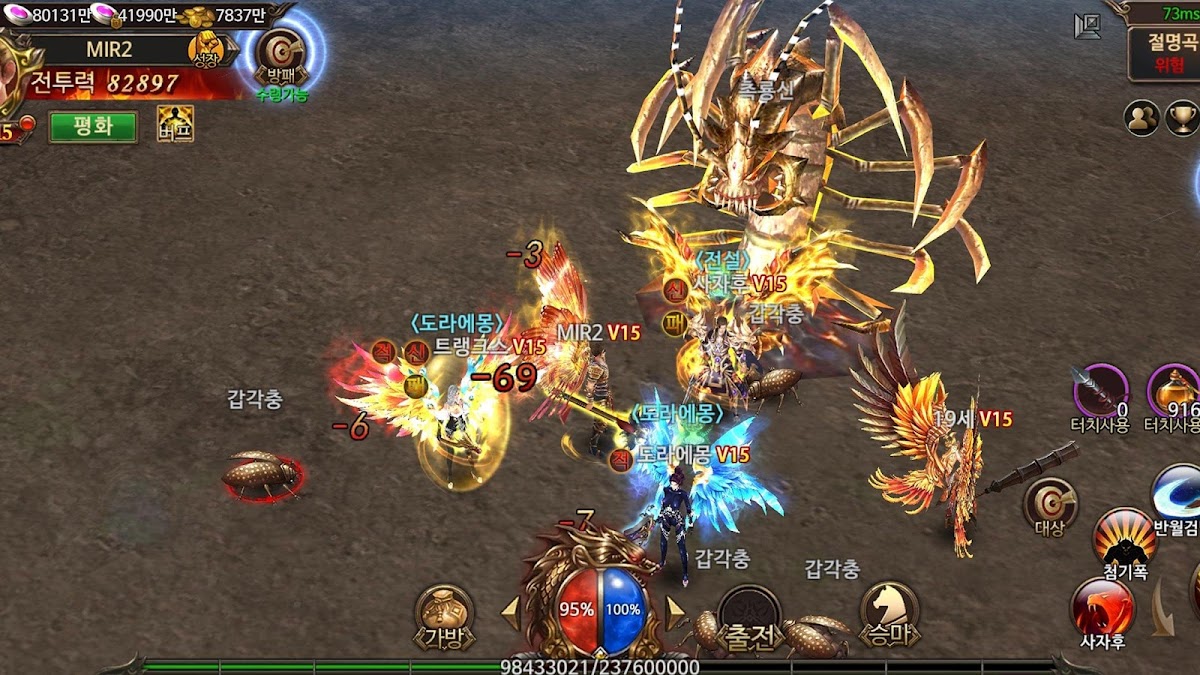The height and width of the screenshot is (675, 1200).
Task: Select a target with 대상 button
Action: pos(1050,503)
